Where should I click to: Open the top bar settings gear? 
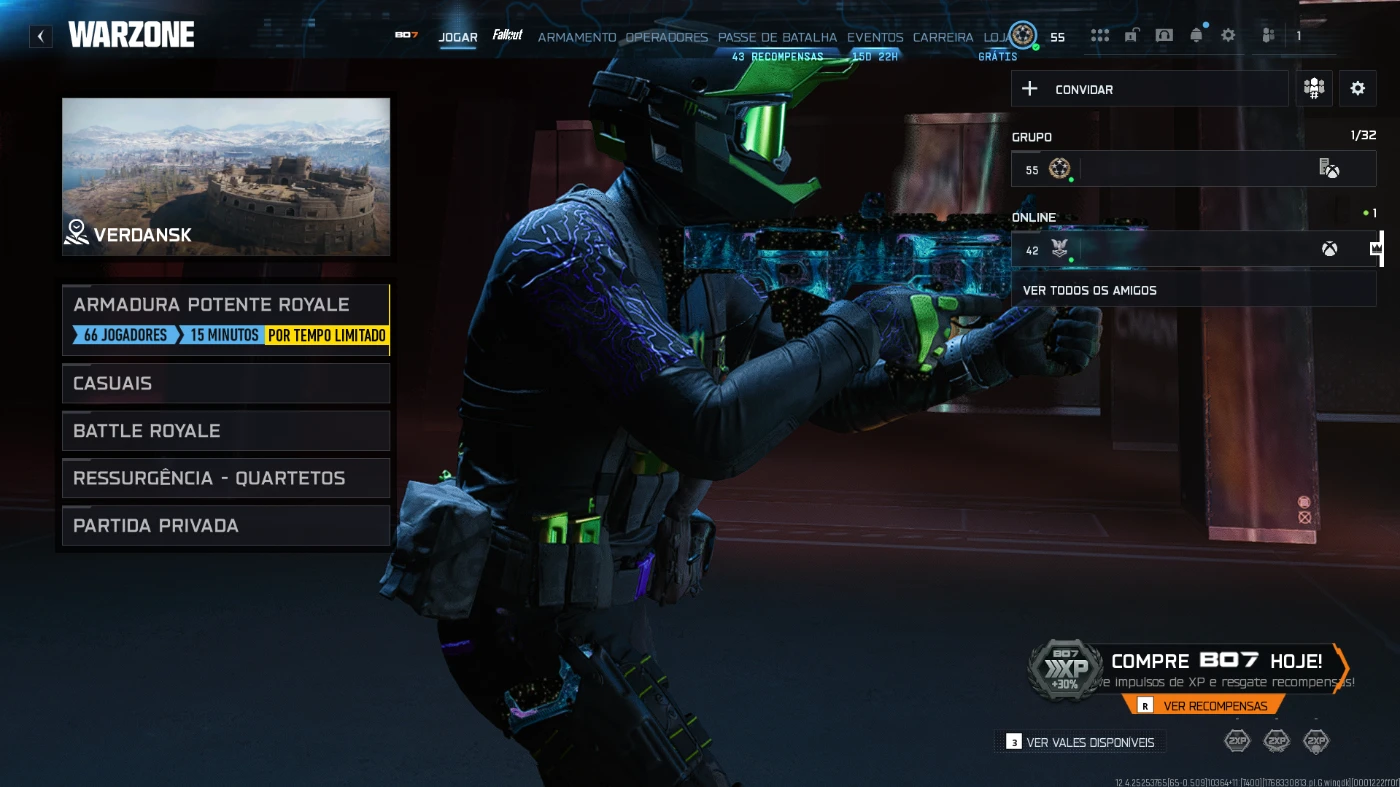pyautogui.click(x=1228, y=36)
